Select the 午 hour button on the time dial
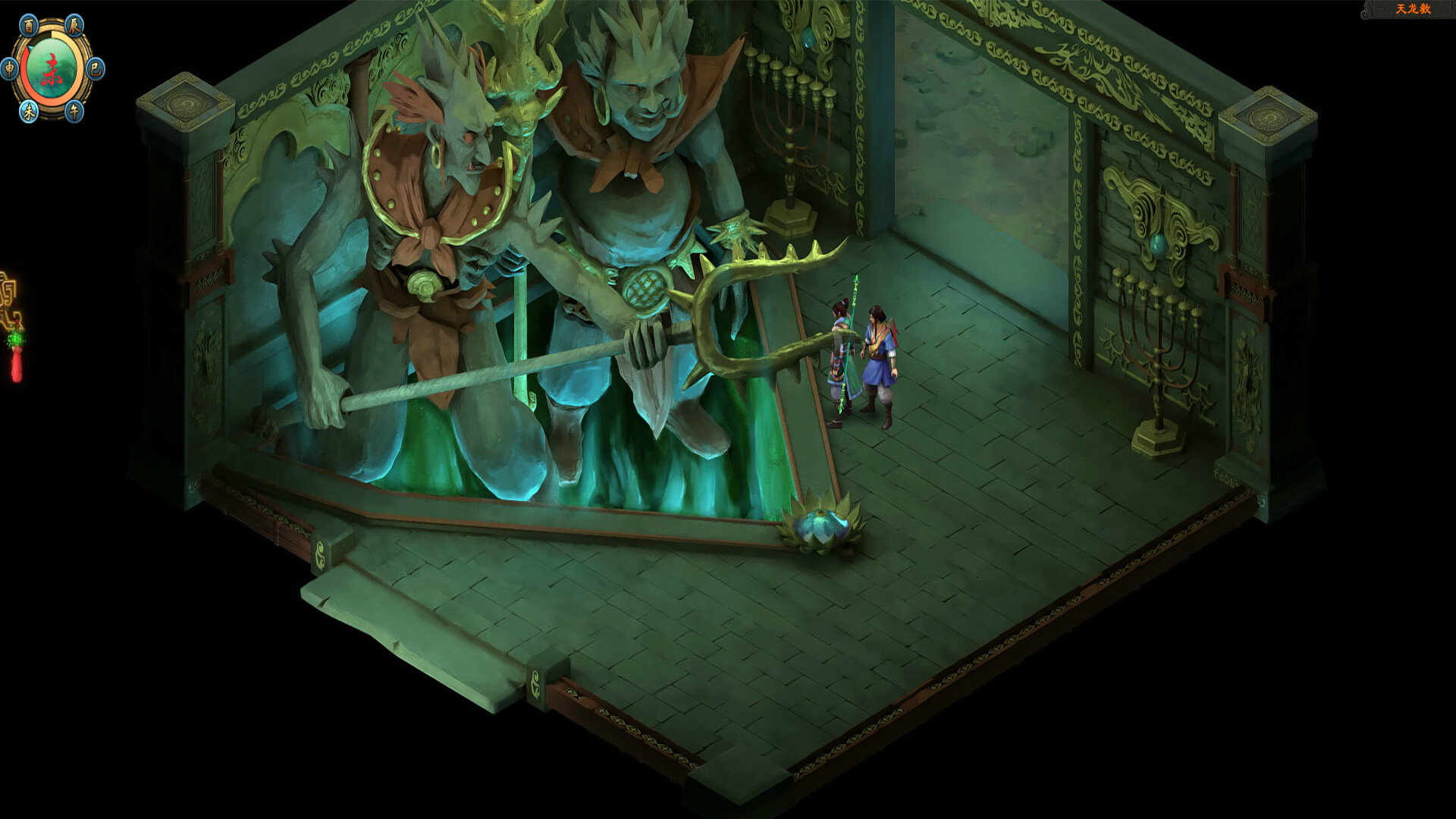The height and width of the screenshot is (819, 1456). click(74, 111)
